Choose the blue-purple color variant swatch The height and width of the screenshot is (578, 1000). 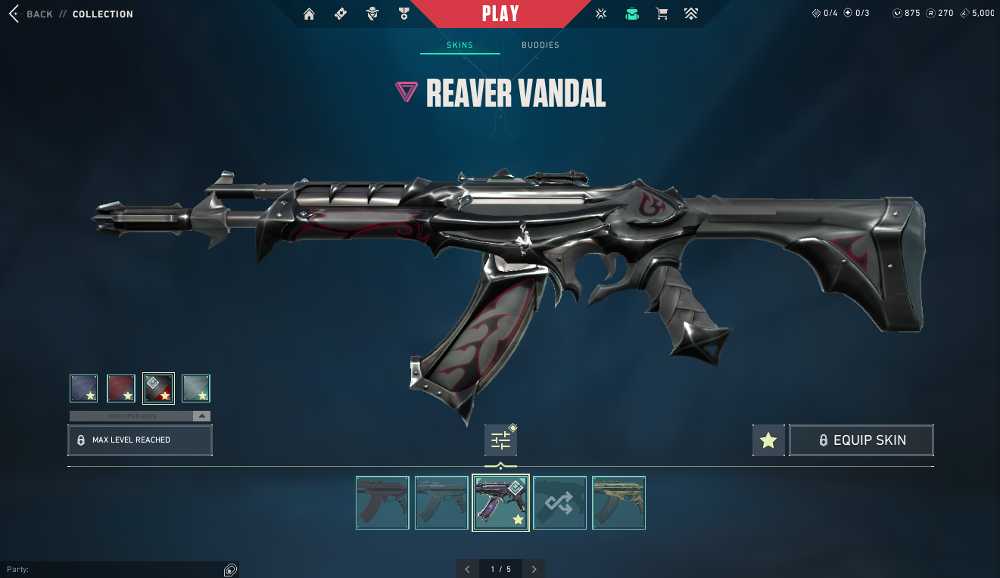pyautogui.click(x=84, y=388)
